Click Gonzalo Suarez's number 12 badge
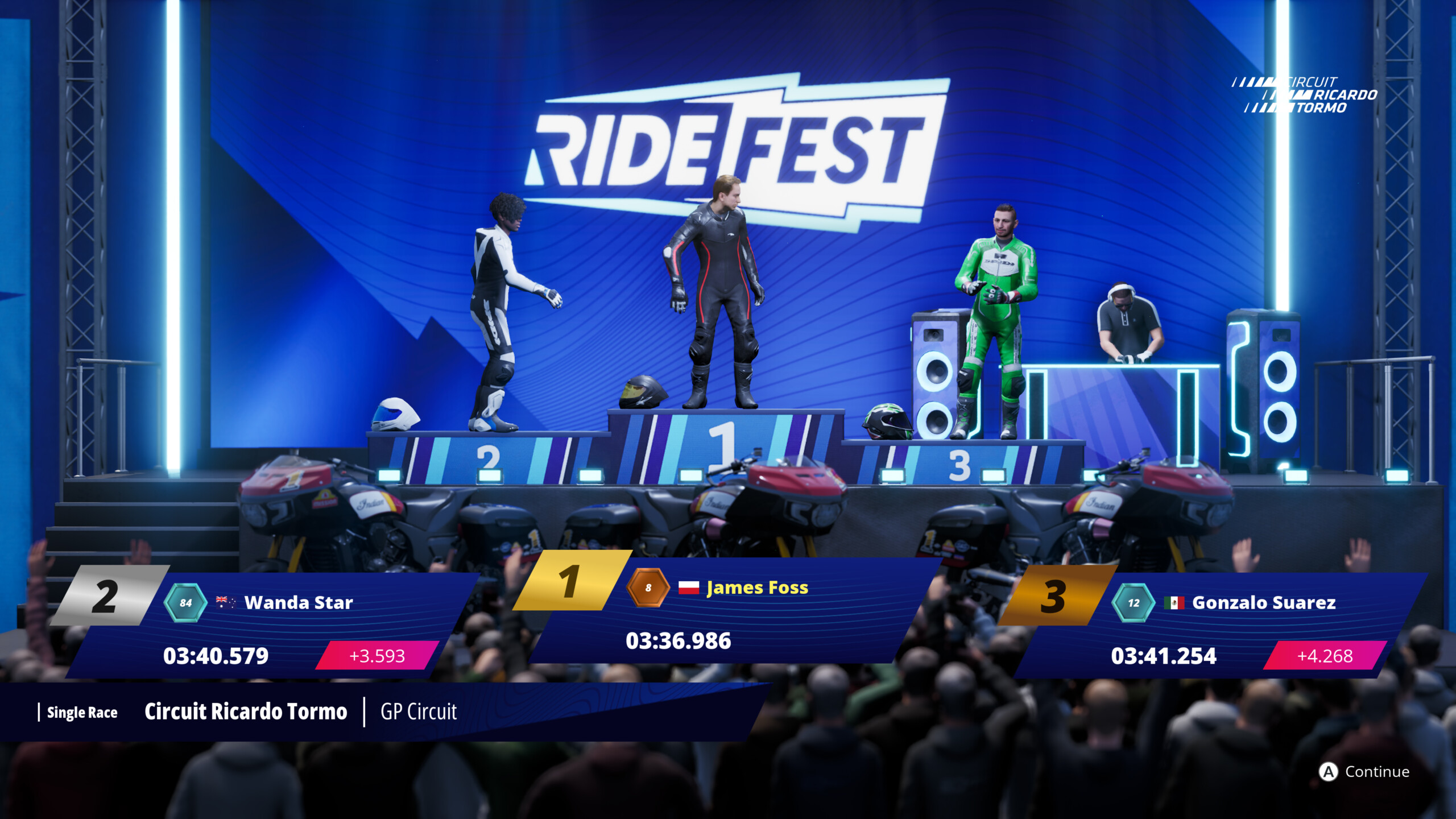1456x819 pixels. click(1135, 603)
